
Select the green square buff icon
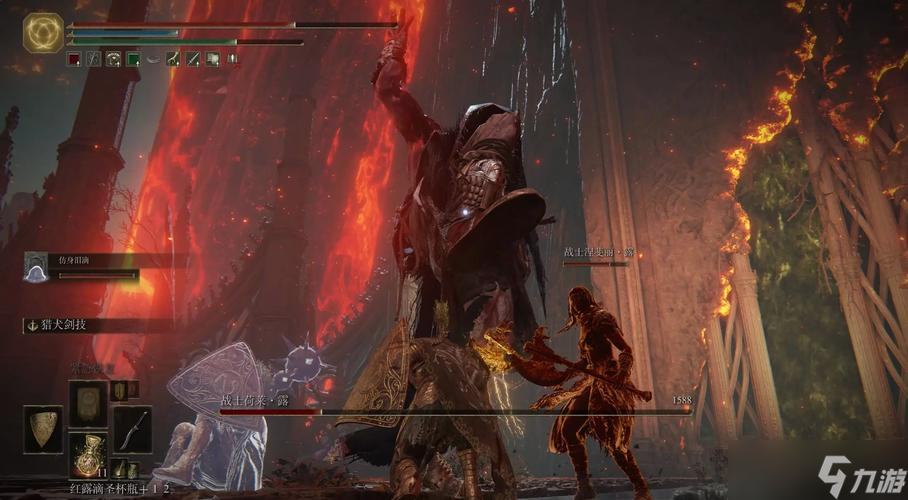(132, 60)
